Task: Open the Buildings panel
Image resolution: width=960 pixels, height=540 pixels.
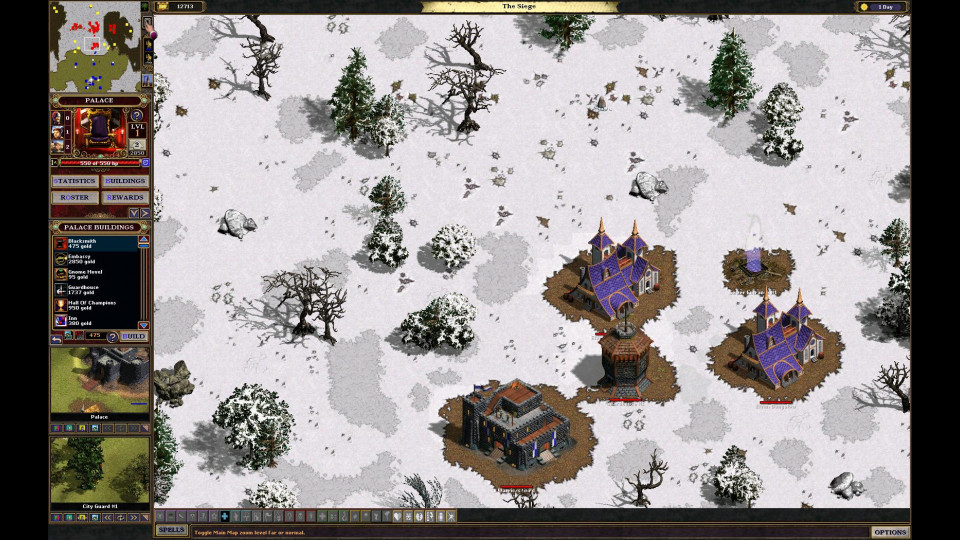Action: pos(125,181)
